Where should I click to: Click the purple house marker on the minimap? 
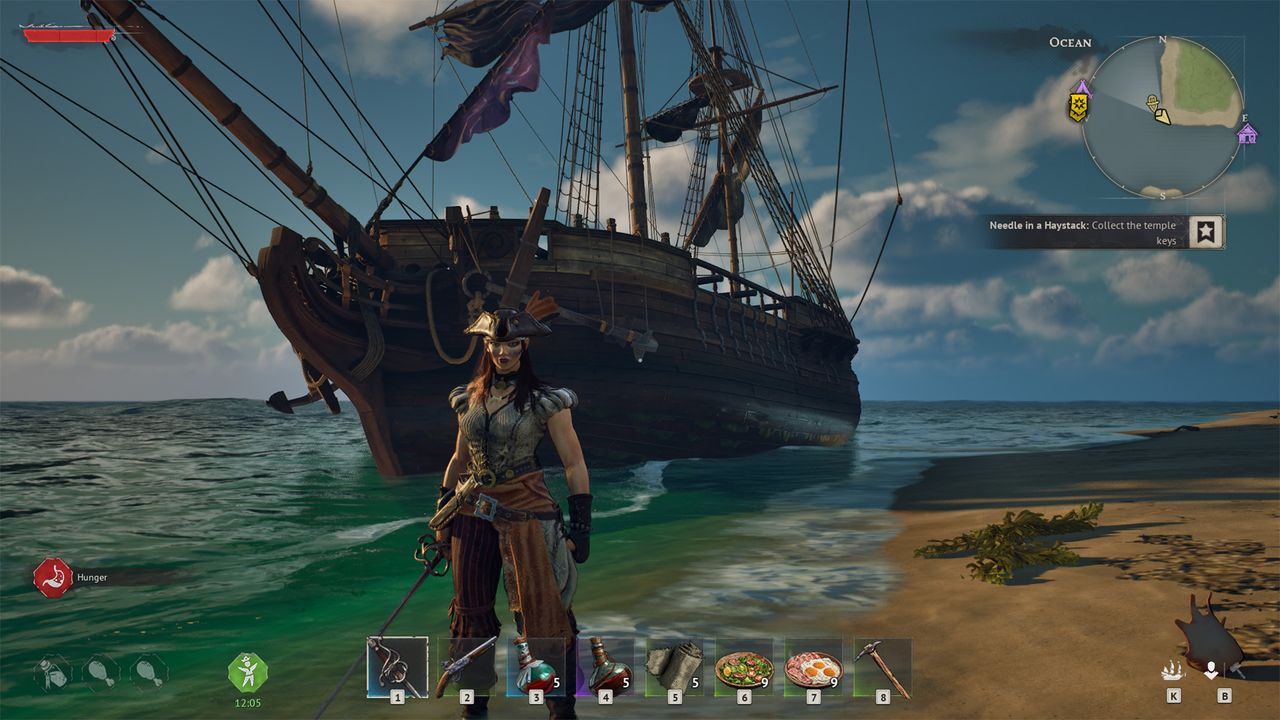point(1247,133)
